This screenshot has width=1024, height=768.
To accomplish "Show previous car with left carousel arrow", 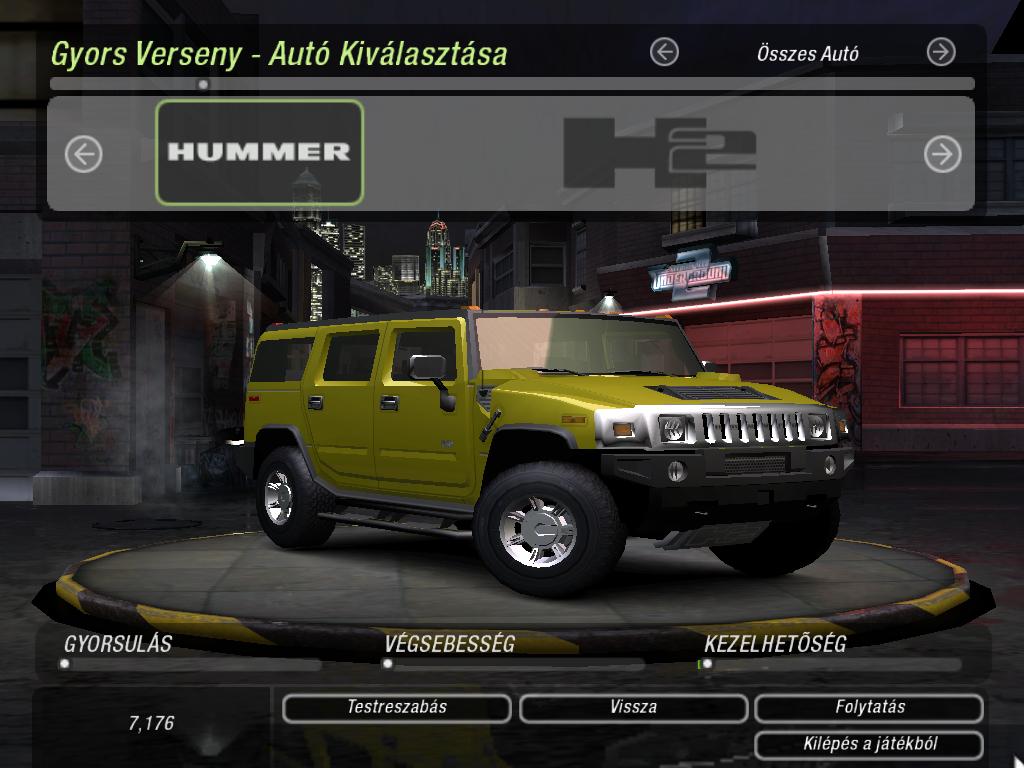I will click(84, 154).
